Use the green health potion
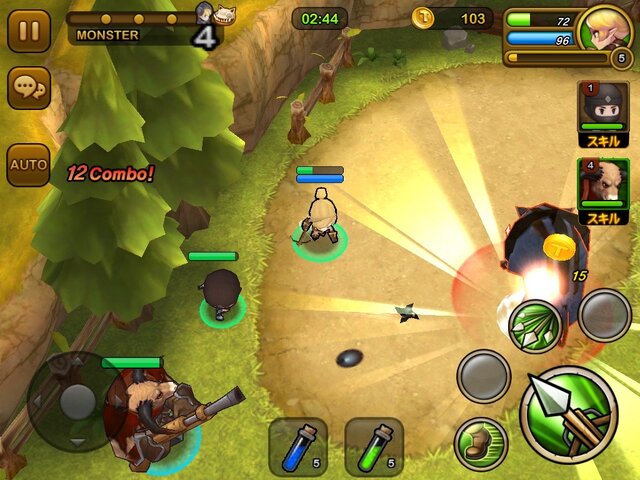640x480 pixels. tap(373, 446)
